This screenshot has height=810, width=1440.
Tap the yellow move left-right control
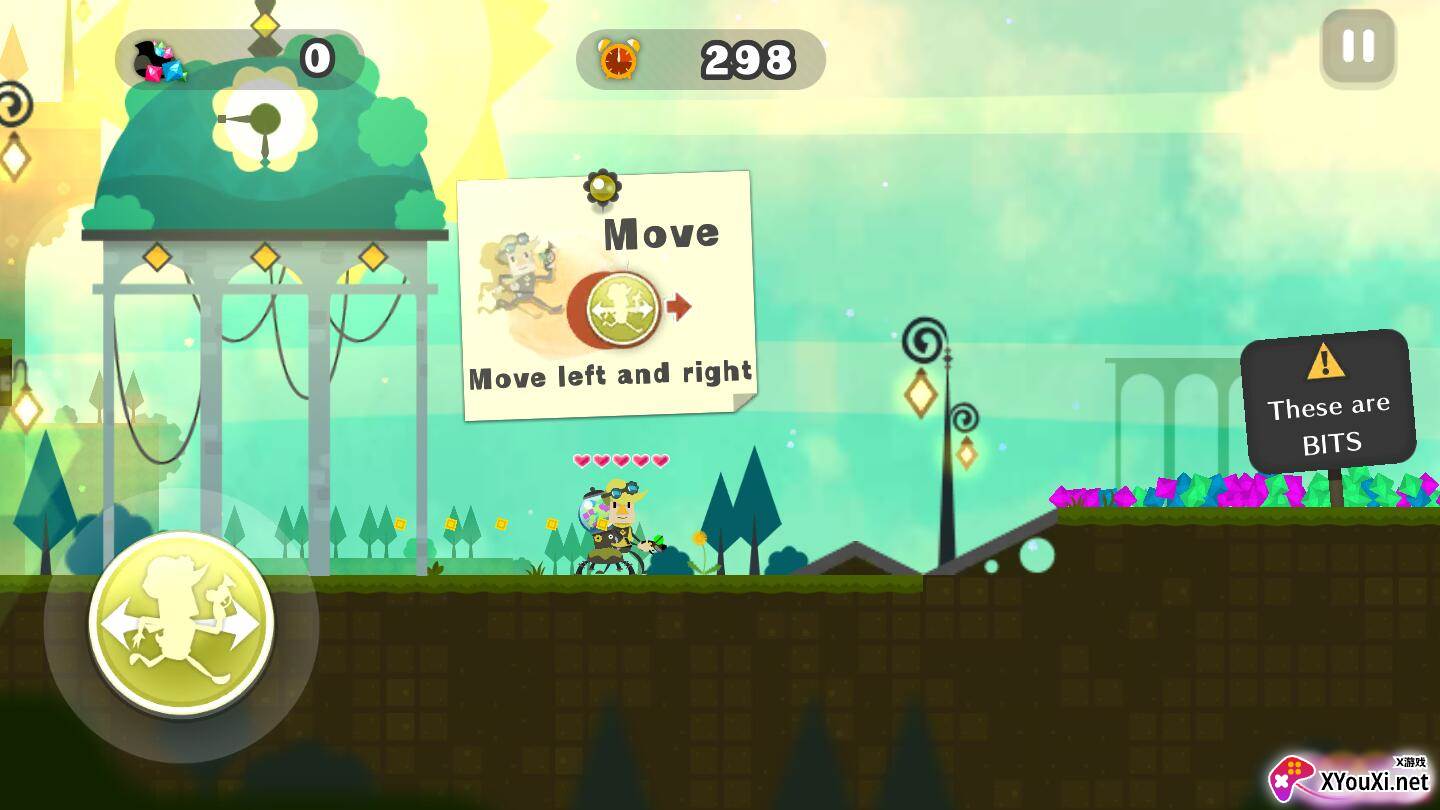(x=181, y=623)
